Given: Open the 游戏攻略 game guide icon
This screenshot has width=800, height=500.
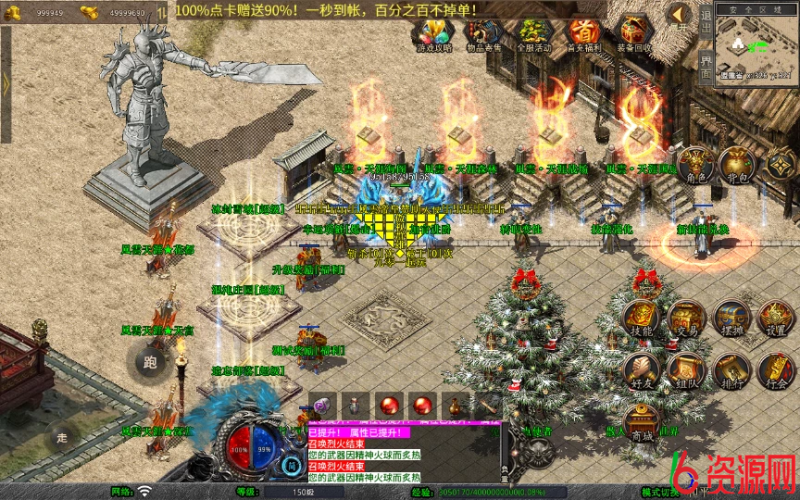Looking at the screenshot, I should 434,34.
